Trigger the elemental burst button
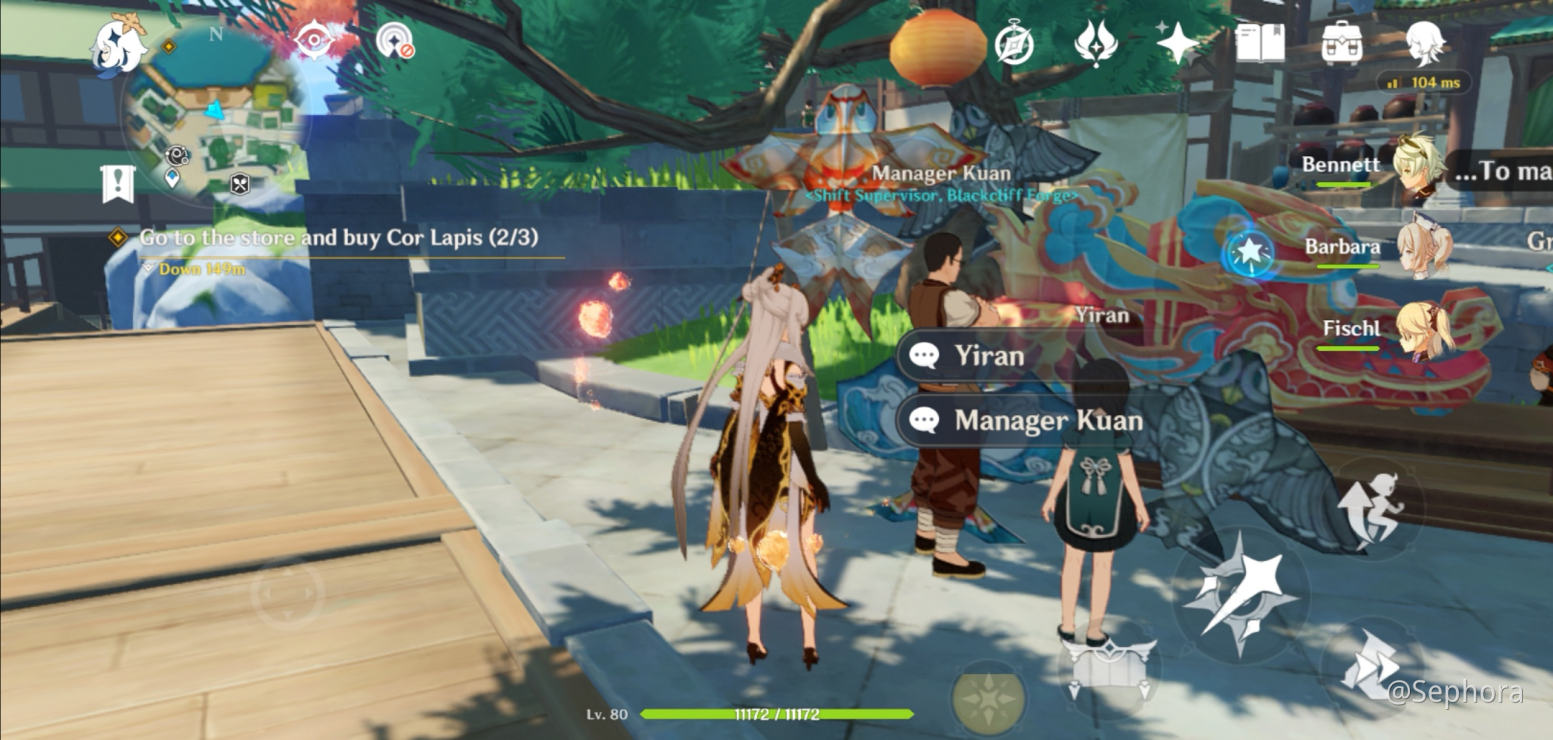The width and height of the screenshot is (1553, 740). [x=988, y=698]
